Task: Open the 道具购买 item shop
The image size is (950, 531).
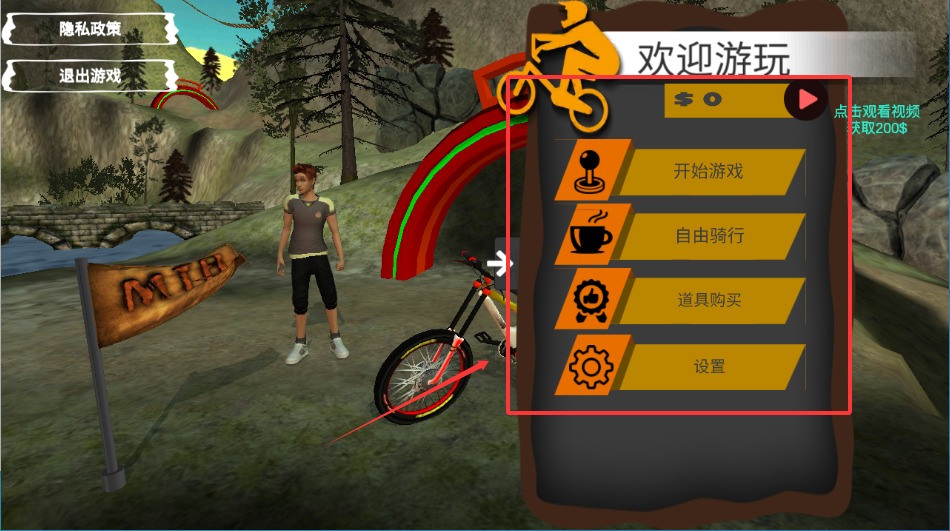Action: point(708,301)
